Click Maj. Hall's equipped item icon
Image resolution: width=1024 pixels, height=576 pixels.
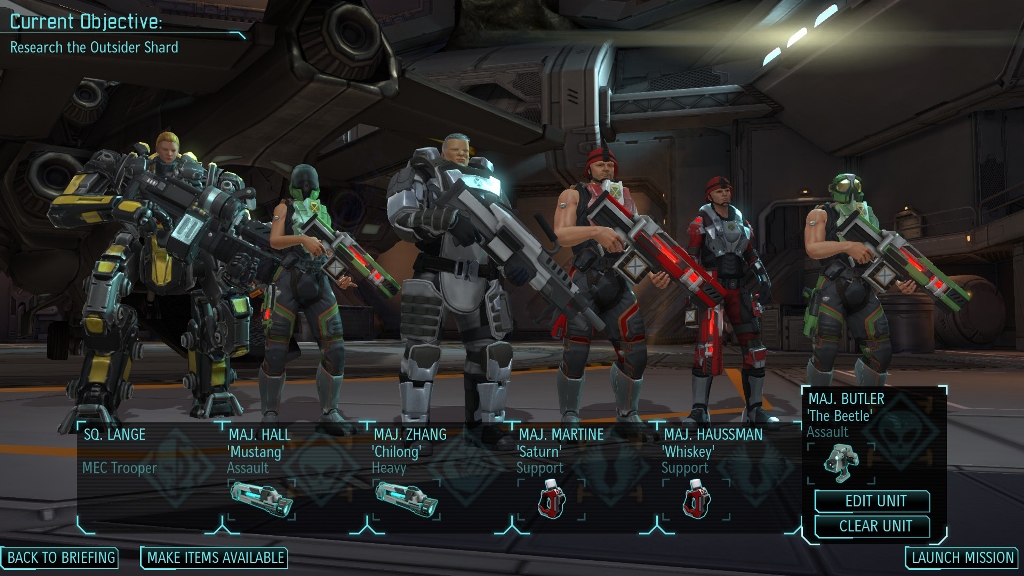[261, 498]
